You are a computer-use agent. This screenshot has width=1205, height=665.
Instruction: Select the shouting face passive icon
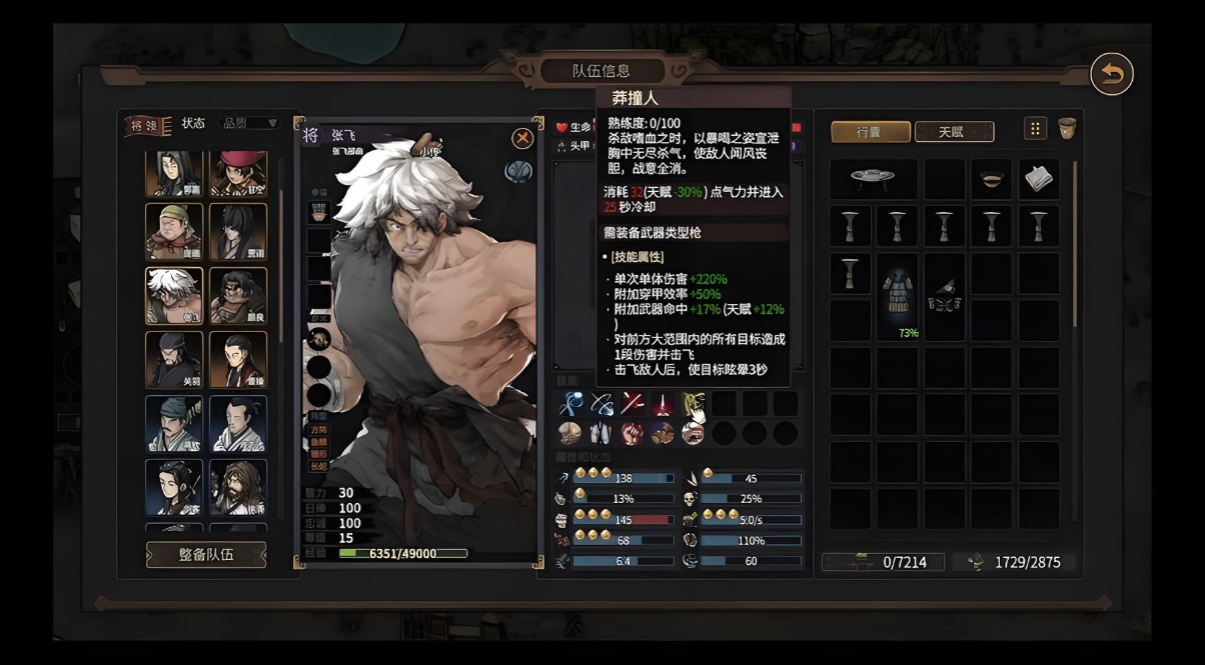coord(692,433)
